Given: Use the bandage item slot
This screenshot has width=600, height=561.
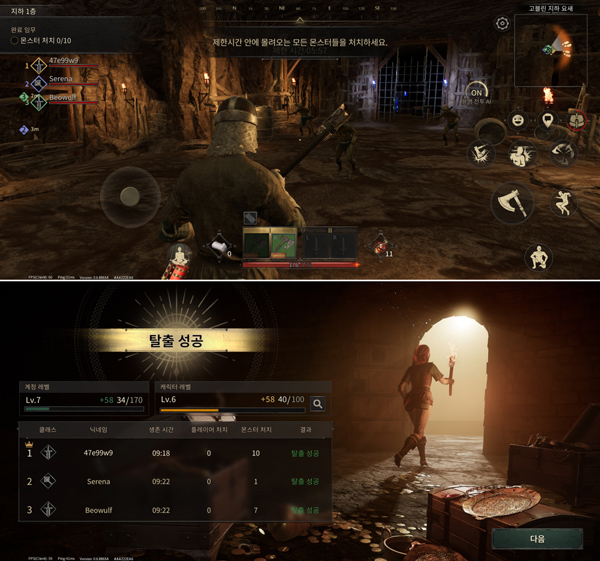Looking at the screenshot, I should [216, 246].
